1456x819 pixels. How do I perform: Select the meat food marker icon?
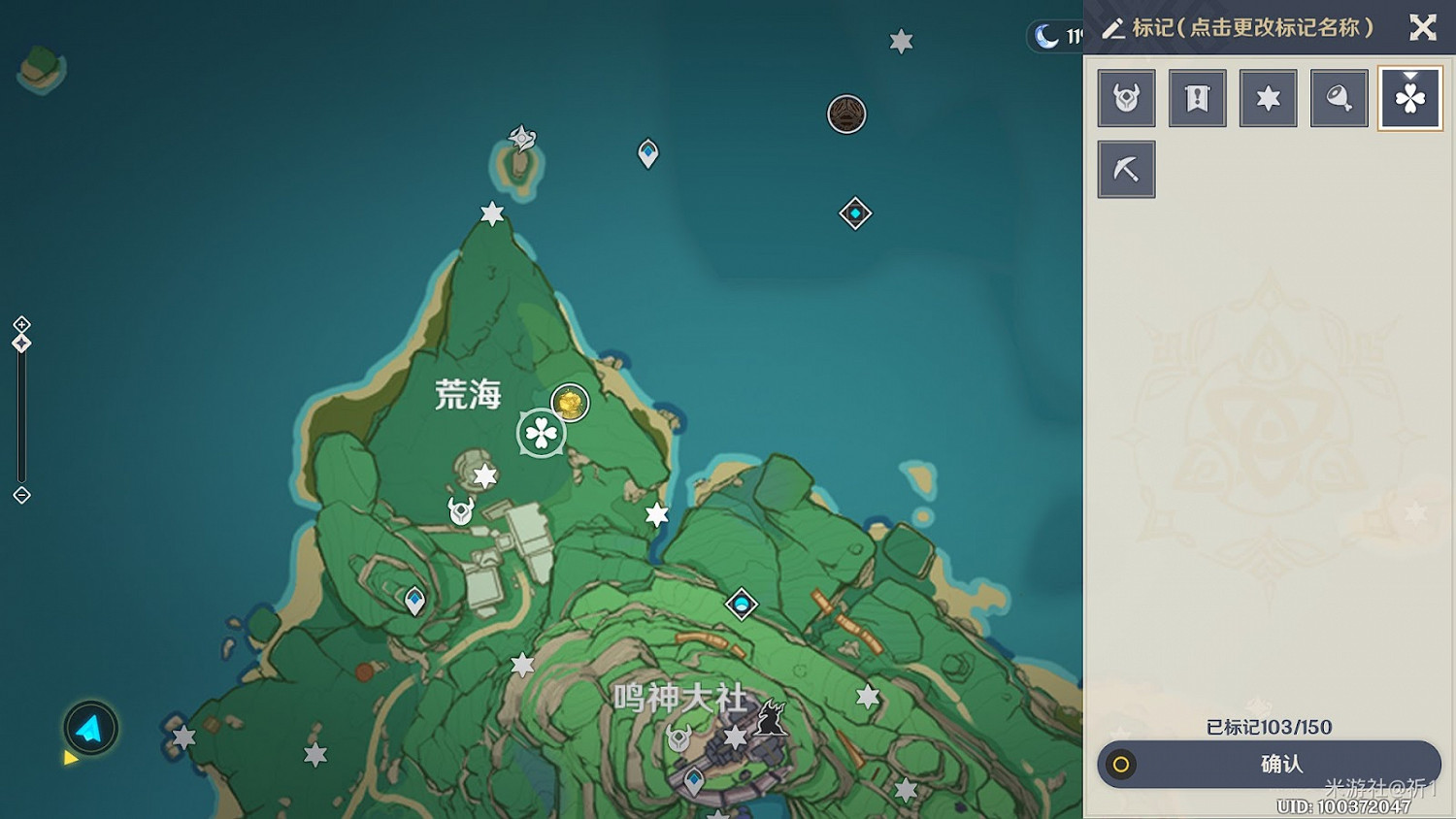[1340, 97]
